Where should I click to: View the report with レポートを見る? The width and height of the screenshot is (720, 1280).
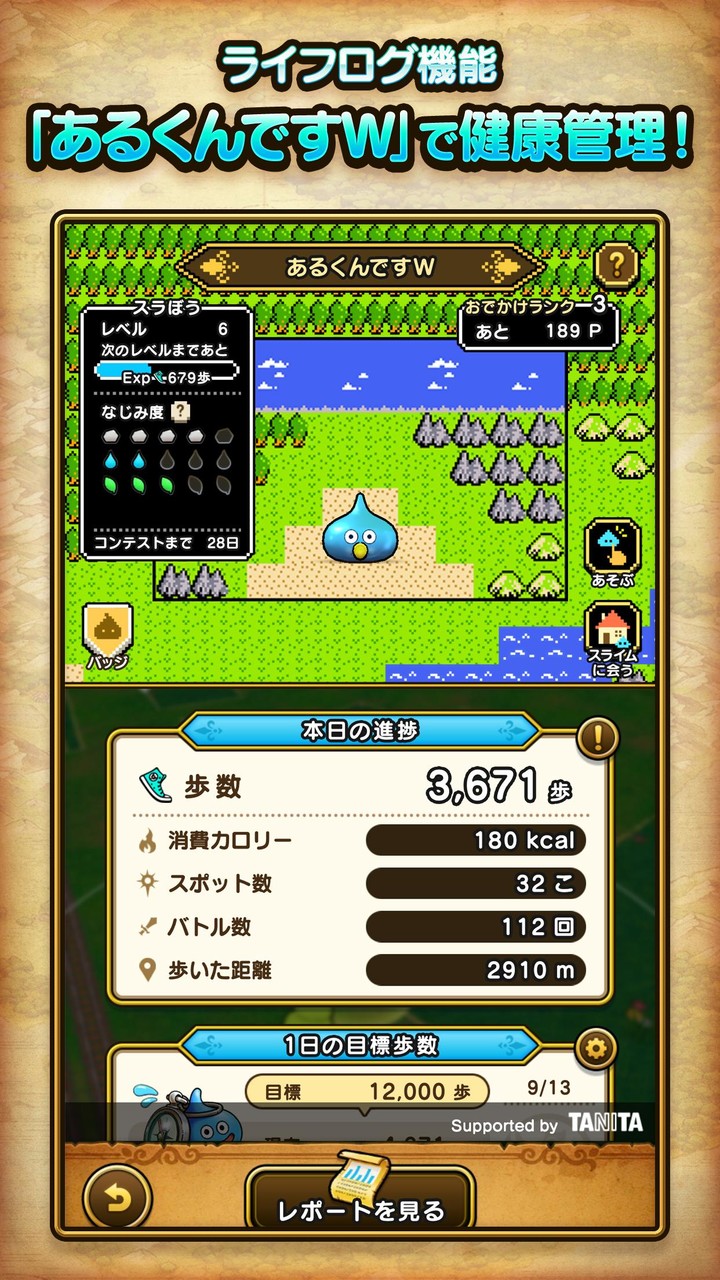tap(360, 1199)
